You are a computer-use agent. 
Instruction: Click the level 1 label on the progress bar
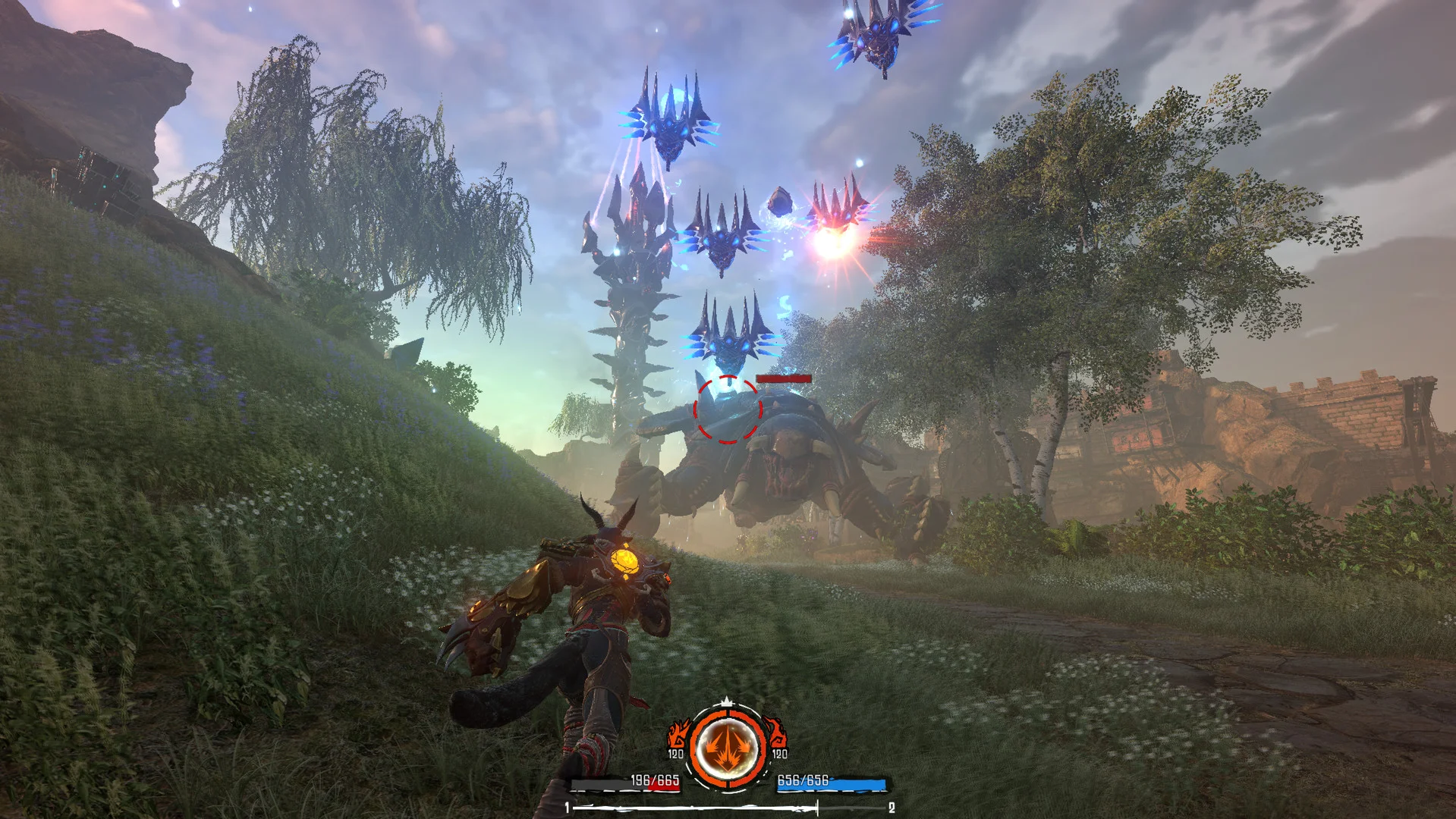pos(568,808)
